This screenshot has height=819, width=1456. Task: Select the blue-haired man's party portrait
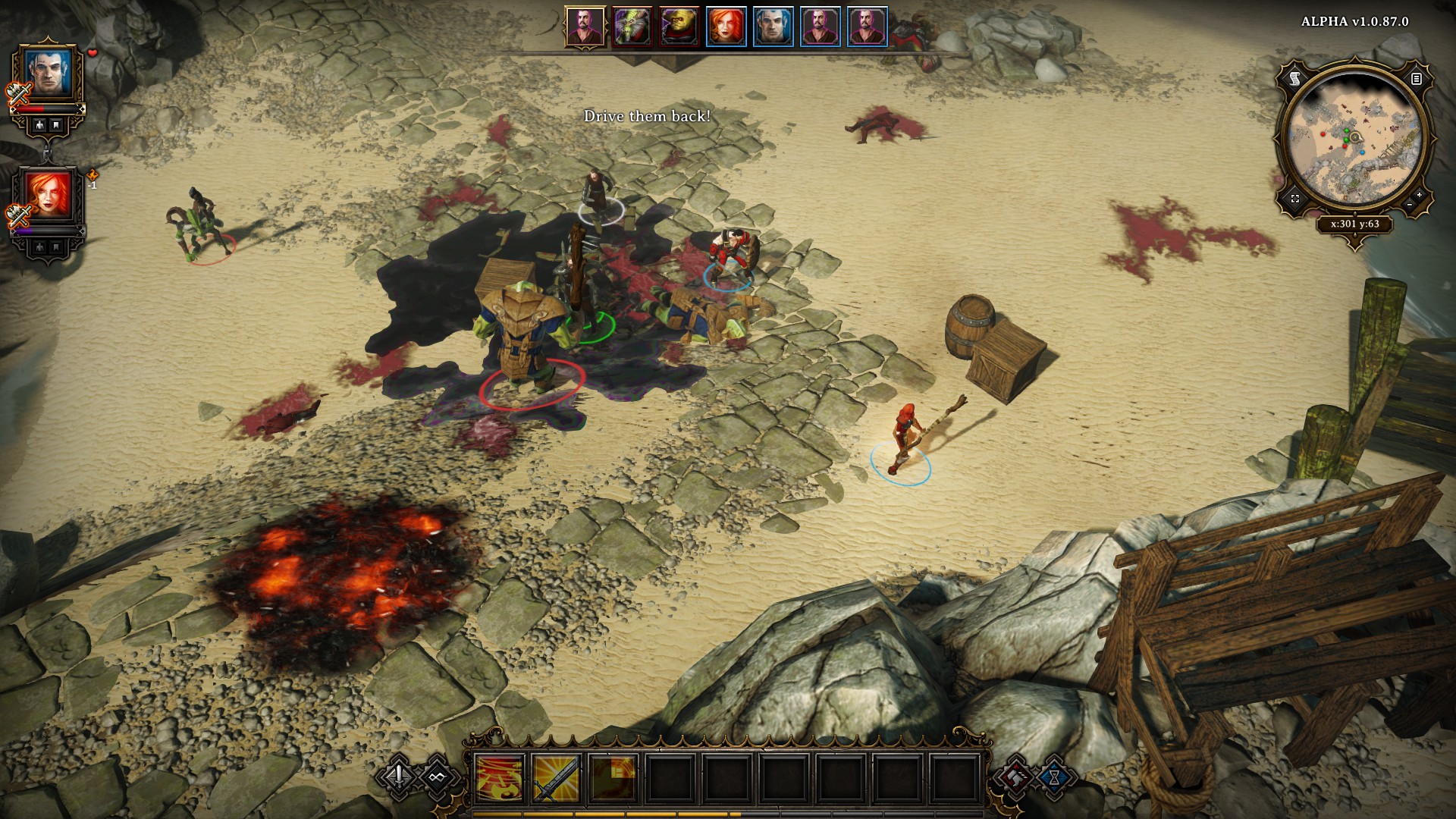pos(49,74)
